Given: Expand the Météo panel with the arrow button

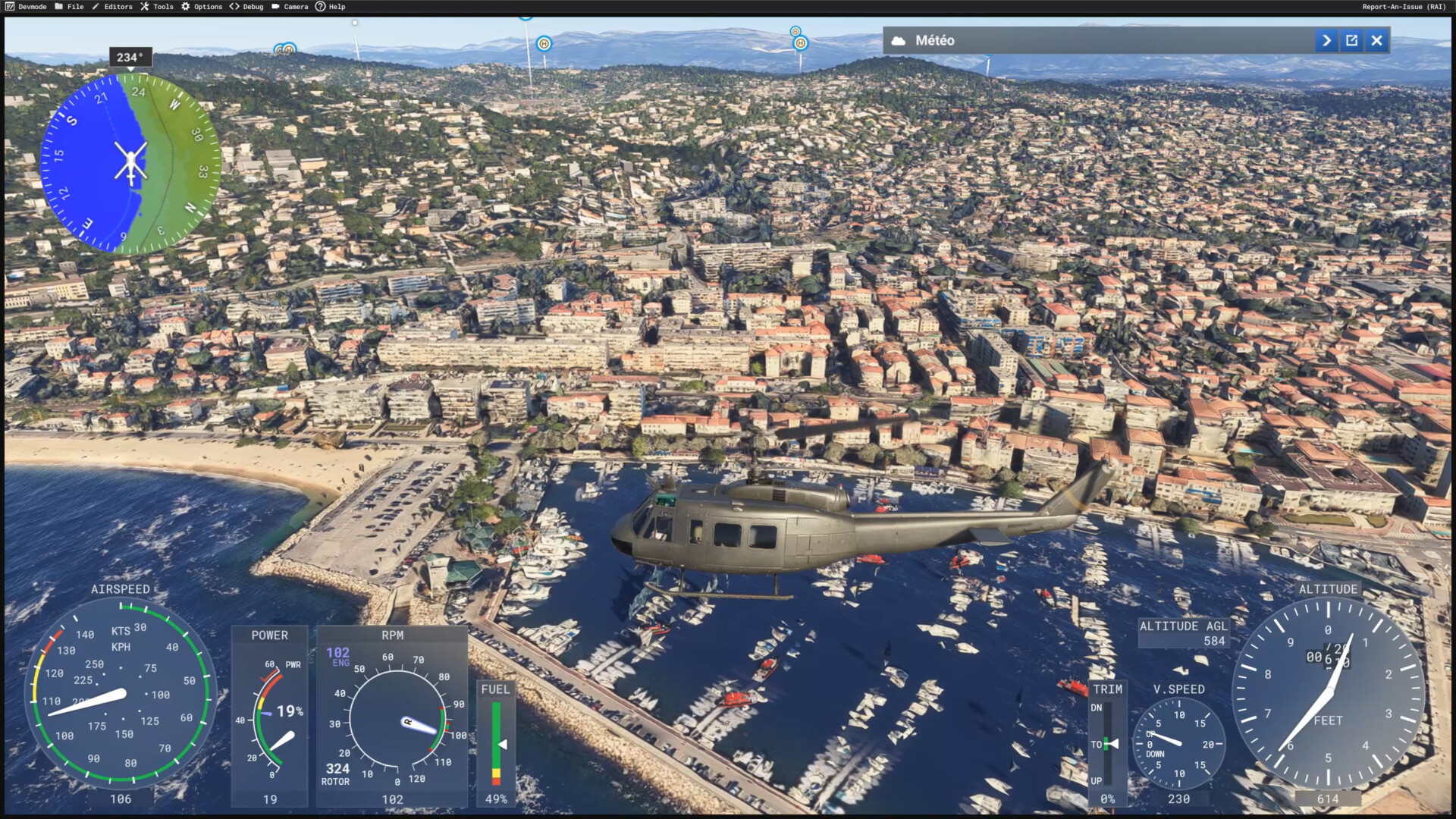Looking at the screenshot, I should pos(1326,41).
